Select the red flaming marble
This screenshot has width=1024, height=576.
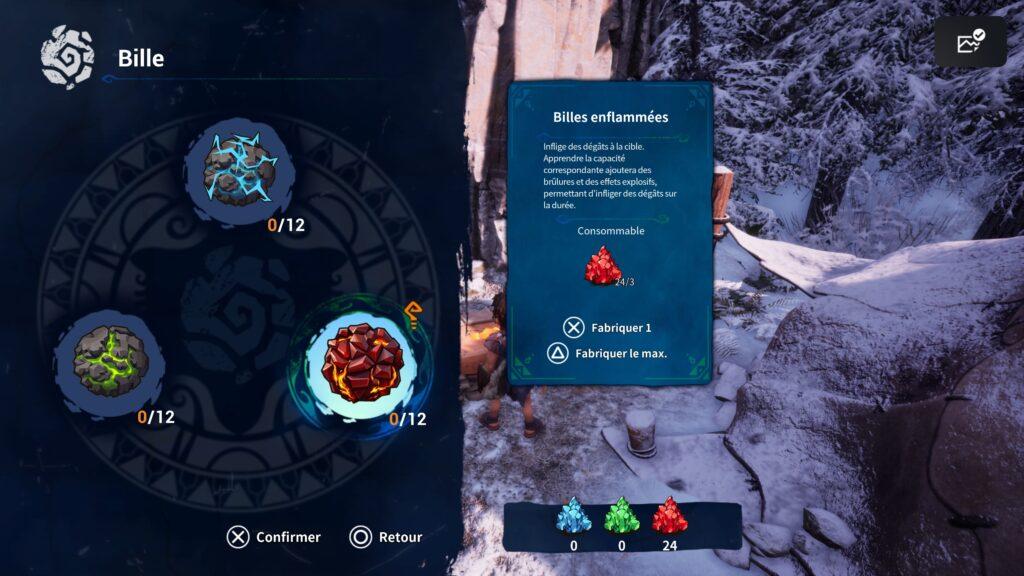(x=361, y=362)
